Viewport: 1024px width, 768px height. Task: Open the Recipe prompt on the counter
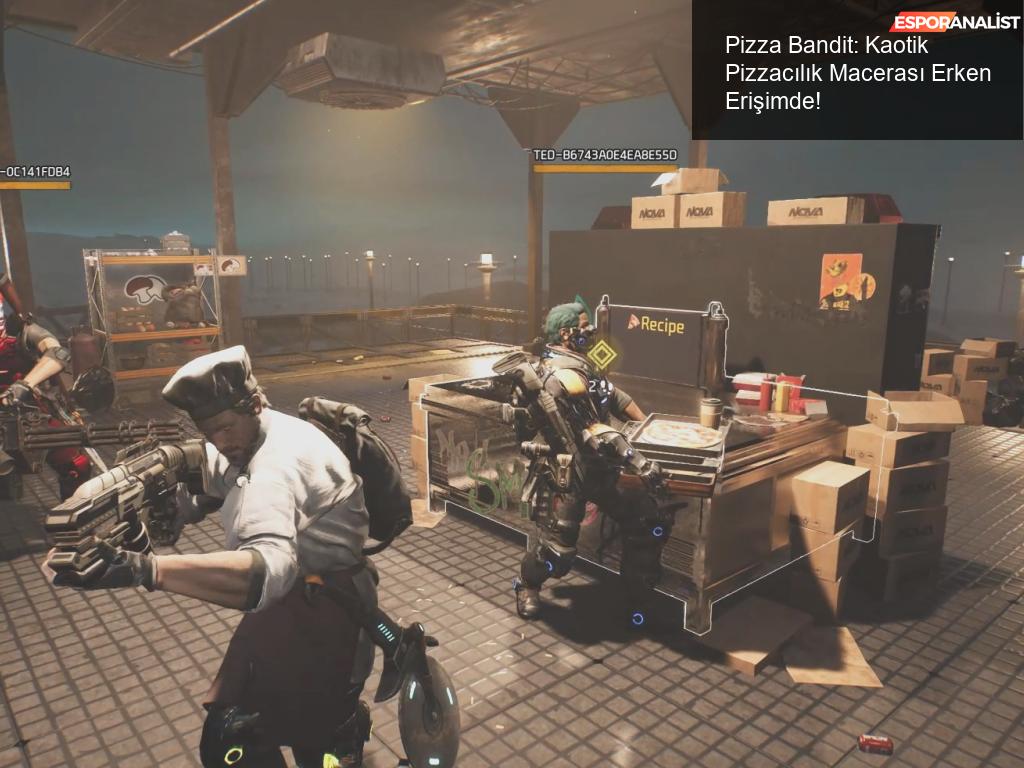[656, 324]
